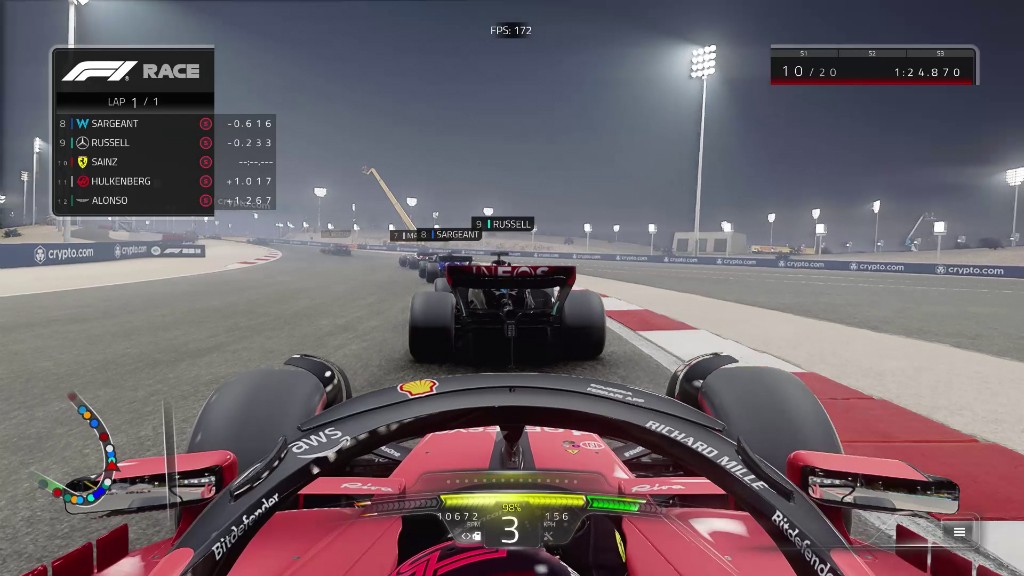The height and width of the screenshot is (576, 1024).
Task: Select the track minimap
Action: [x=83, y=450]
